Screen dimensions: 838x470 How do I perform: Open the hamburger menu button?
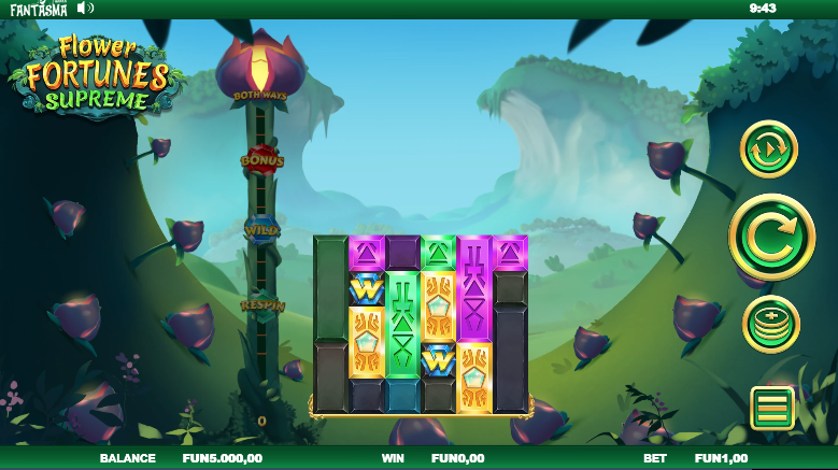point(772,408)
